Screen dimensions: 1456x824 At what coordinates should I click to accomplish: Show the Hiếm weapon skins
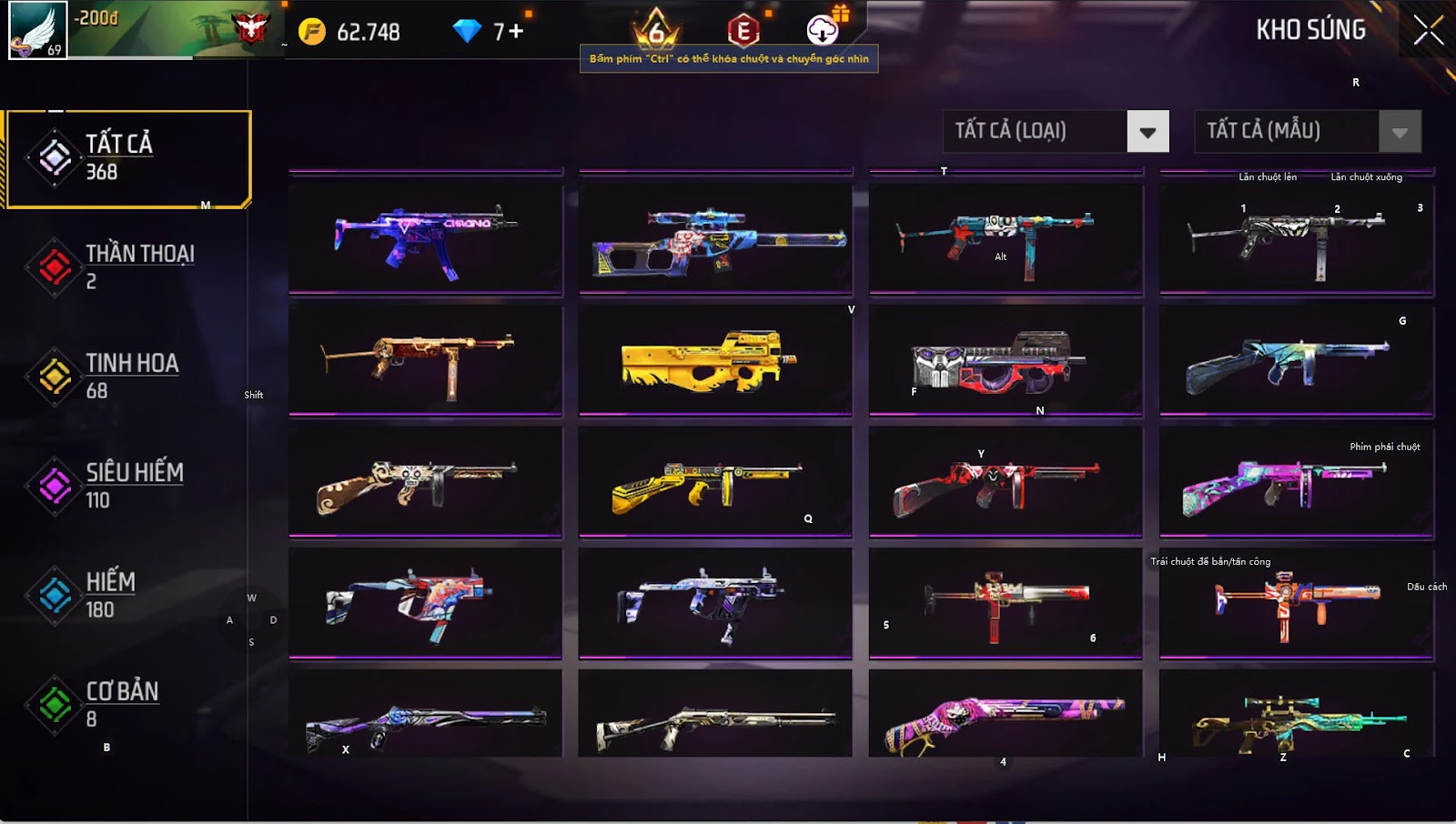point(127,595)
